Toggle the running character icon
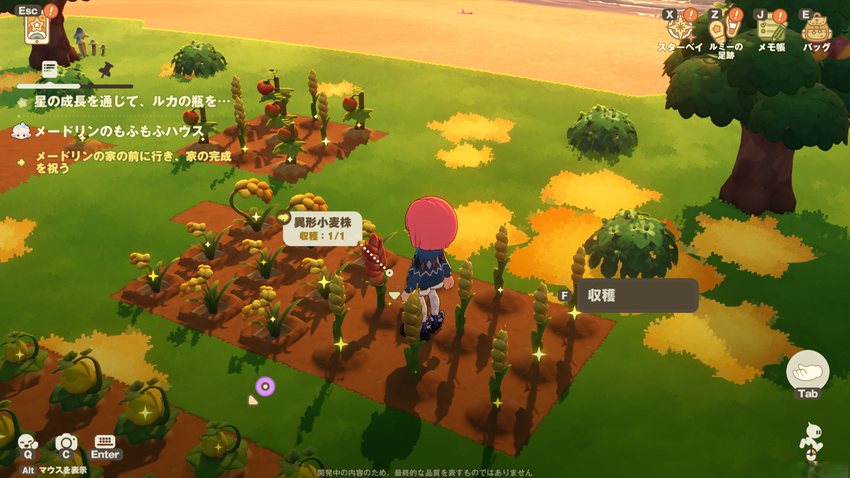The height and width of the screenshot is (478, 850). [x=810, y=441]
